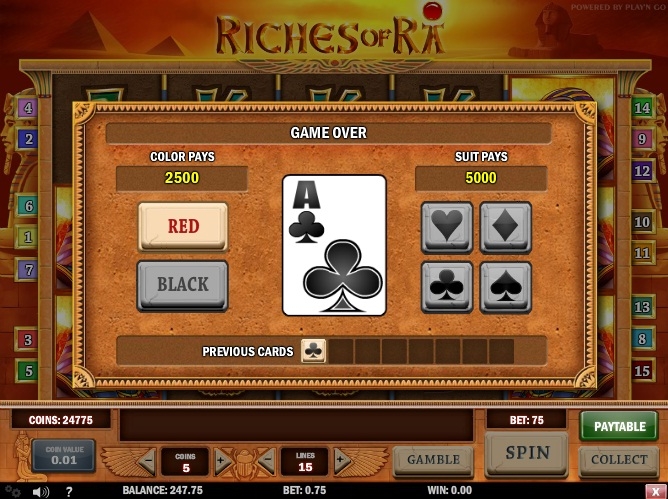Choose the BLACK color bet
The width and height of the screenshot is (668, 499).
[x=183, y=285]
